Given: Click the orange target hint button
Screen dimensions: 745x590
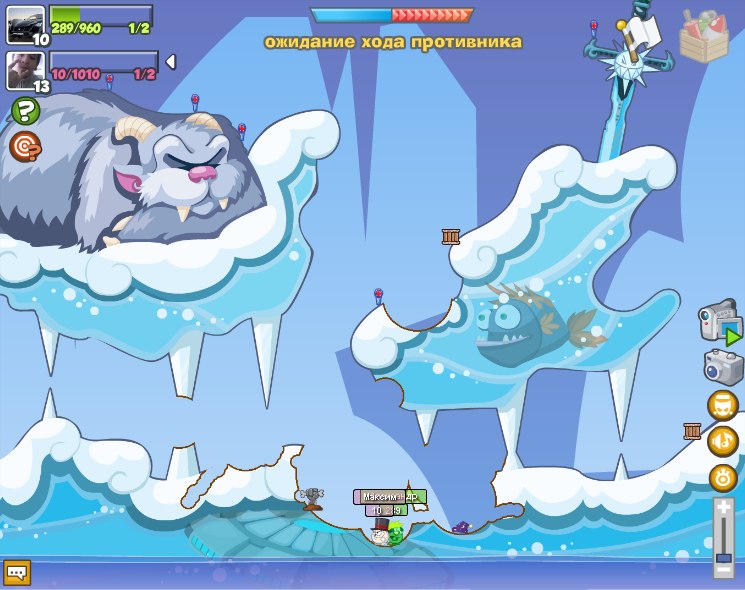Looking at the screenshot, I should click(25, 147).
